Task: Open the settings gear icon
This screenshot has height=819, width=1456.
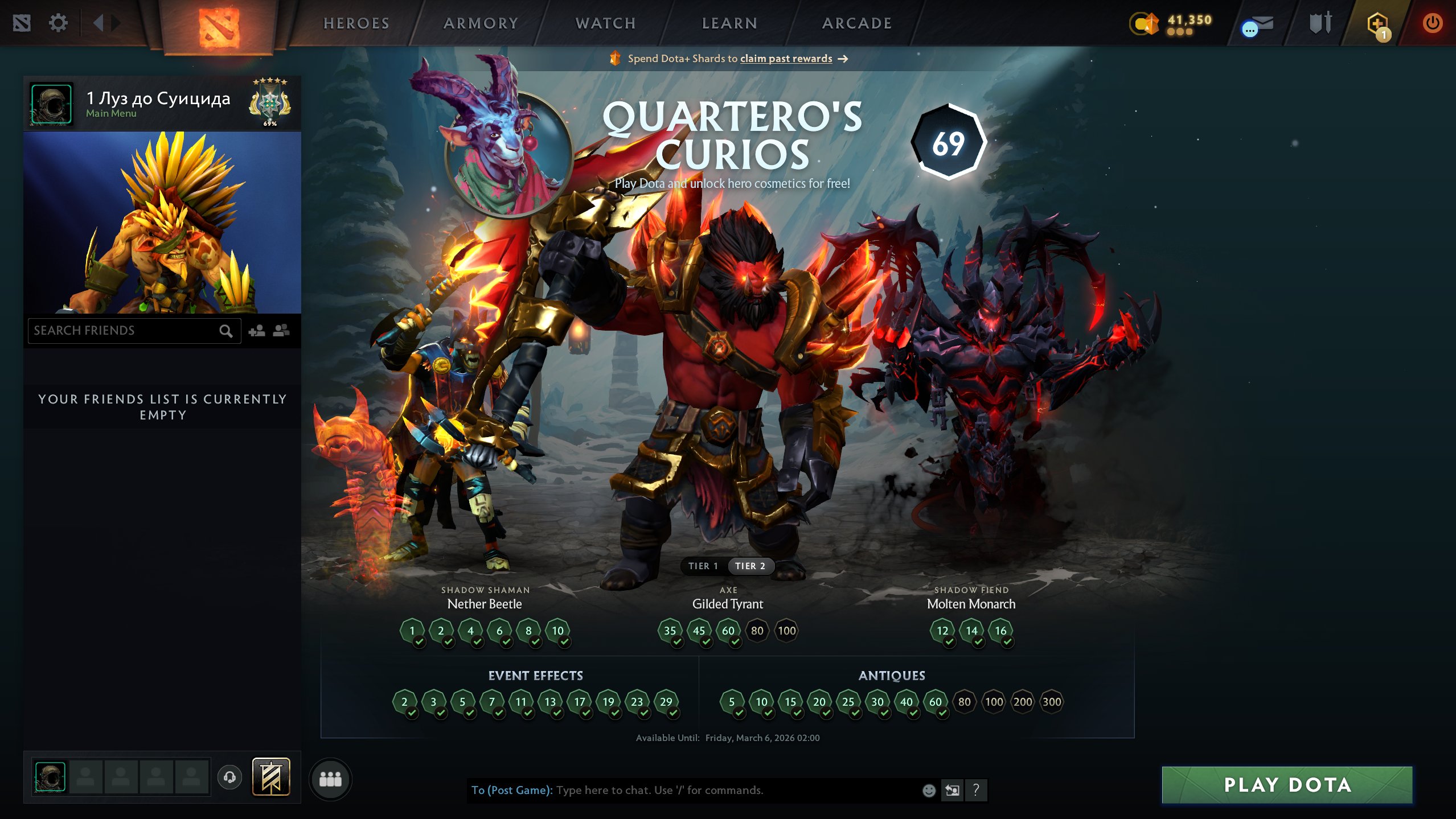Action: click(58, 23)
